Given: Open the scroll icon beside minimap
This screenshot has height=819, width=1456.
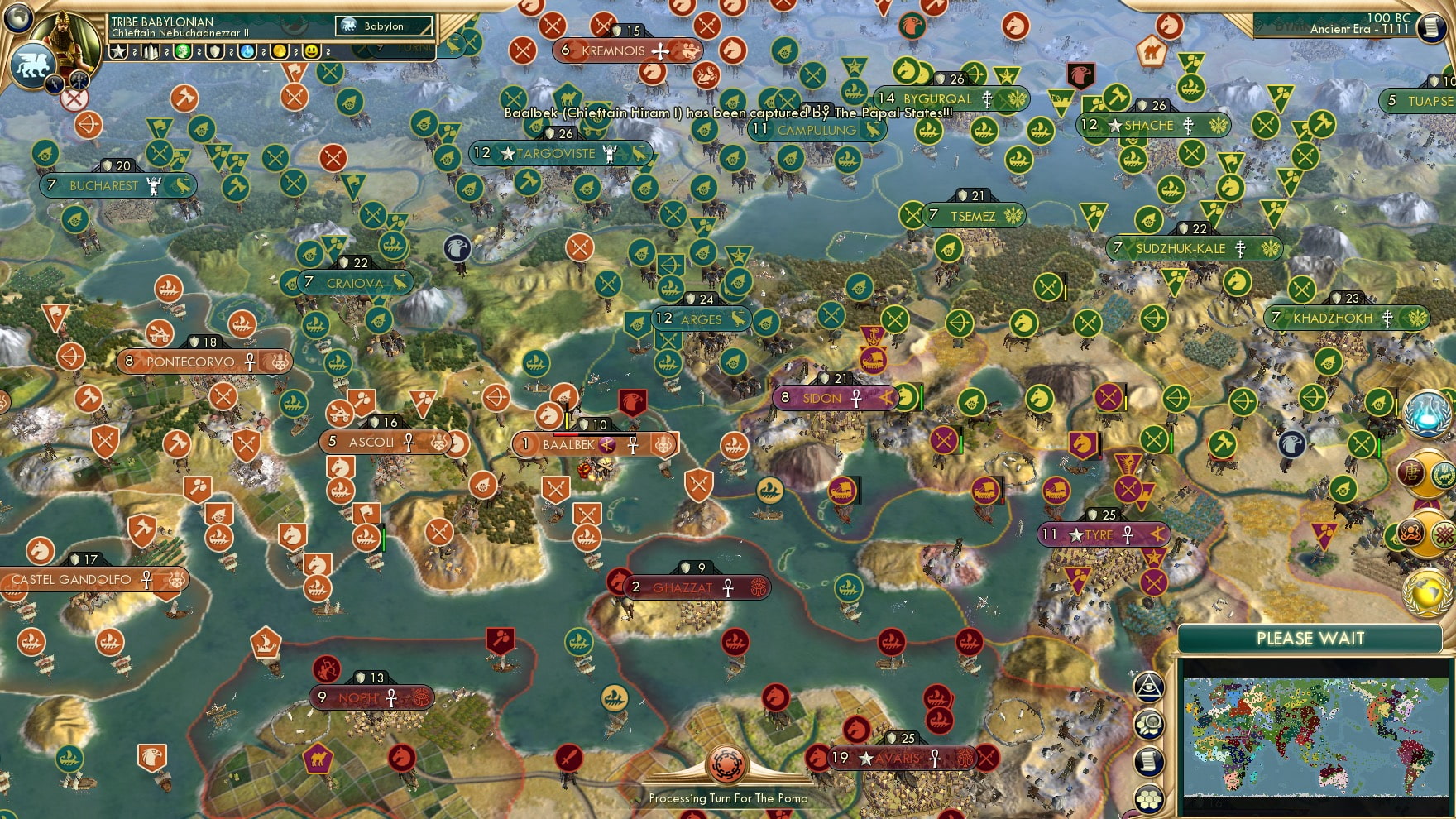Looking at the screenshot, I should pos(1149,762).
